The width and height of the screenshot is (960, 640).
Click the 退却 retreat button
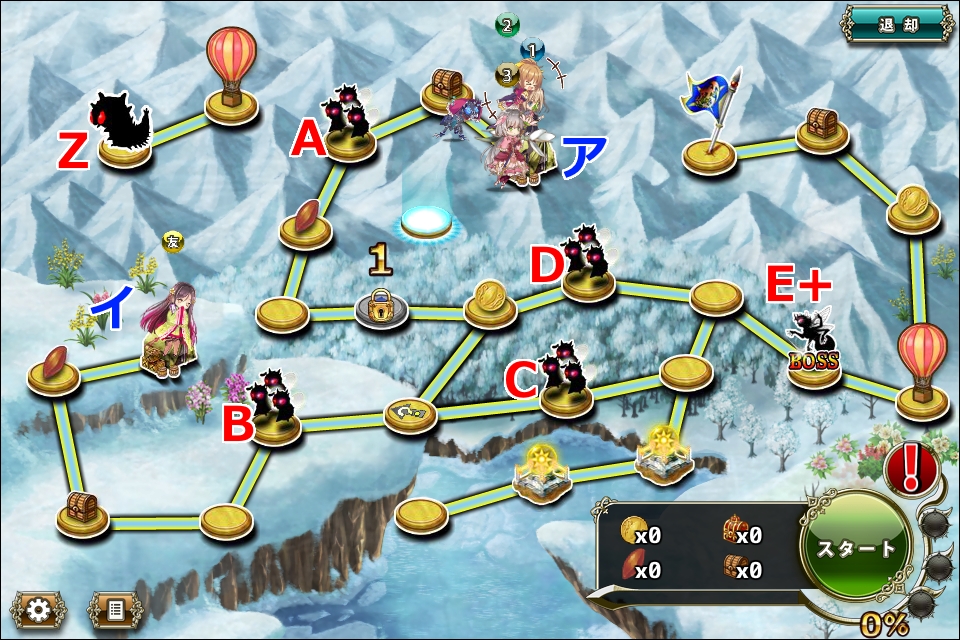coord(897,24)
